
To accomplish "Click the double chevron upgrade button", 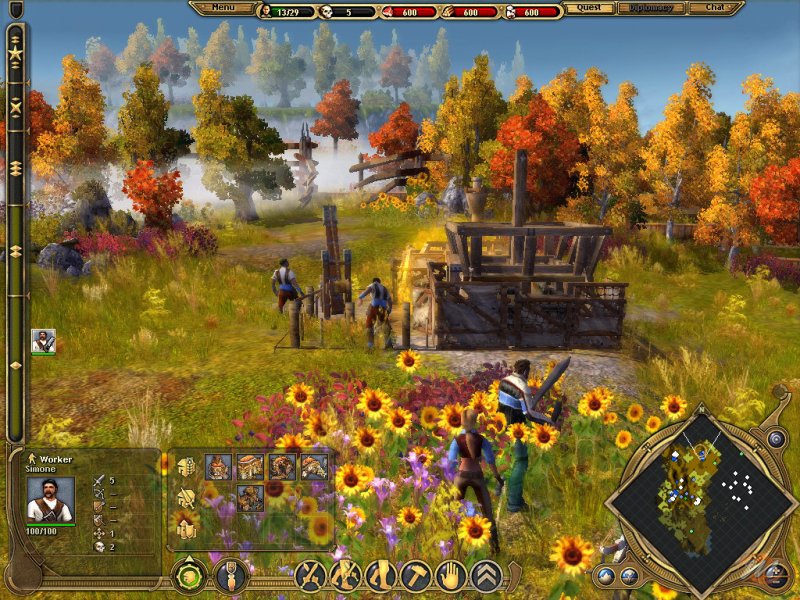I will tap(487, 575).
